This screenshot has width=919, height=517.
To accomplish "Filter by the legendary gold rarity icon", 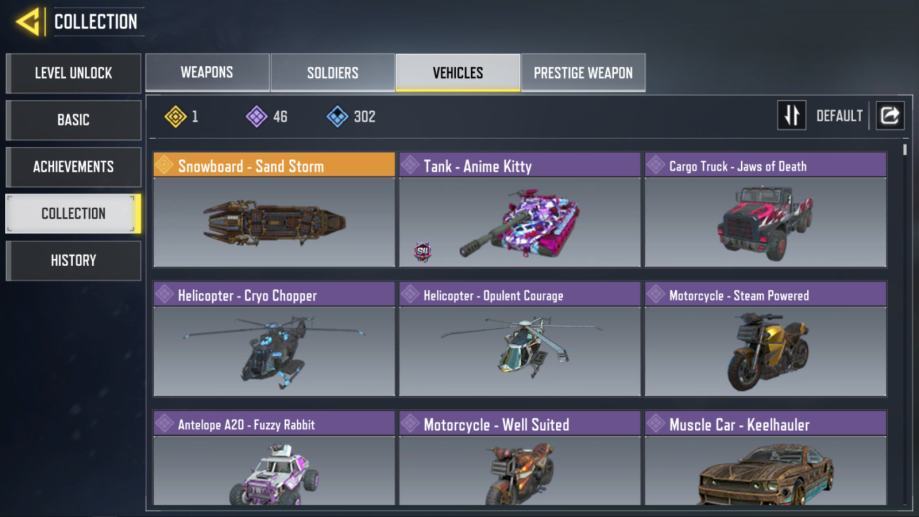I will tap(176, 117).
